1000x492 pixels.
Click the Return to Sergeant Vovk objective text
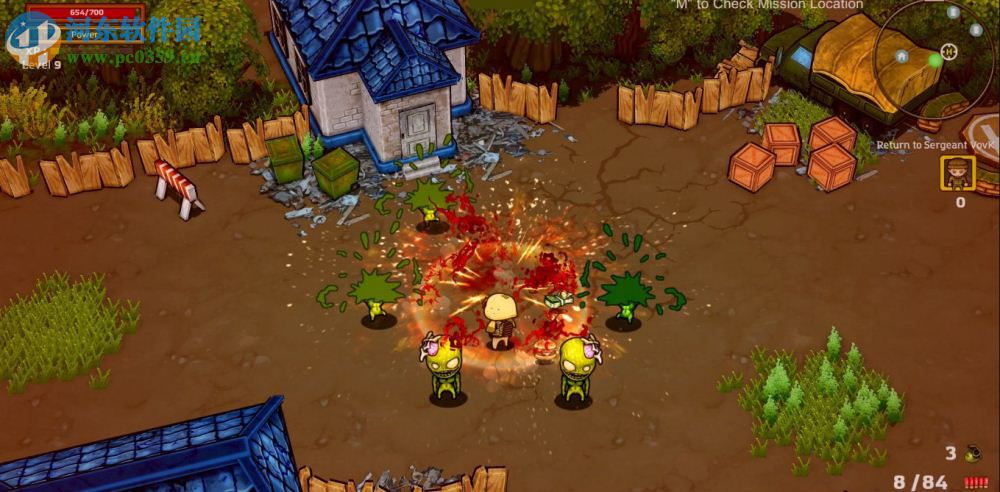pyautogui.click(x=936, y=145)
